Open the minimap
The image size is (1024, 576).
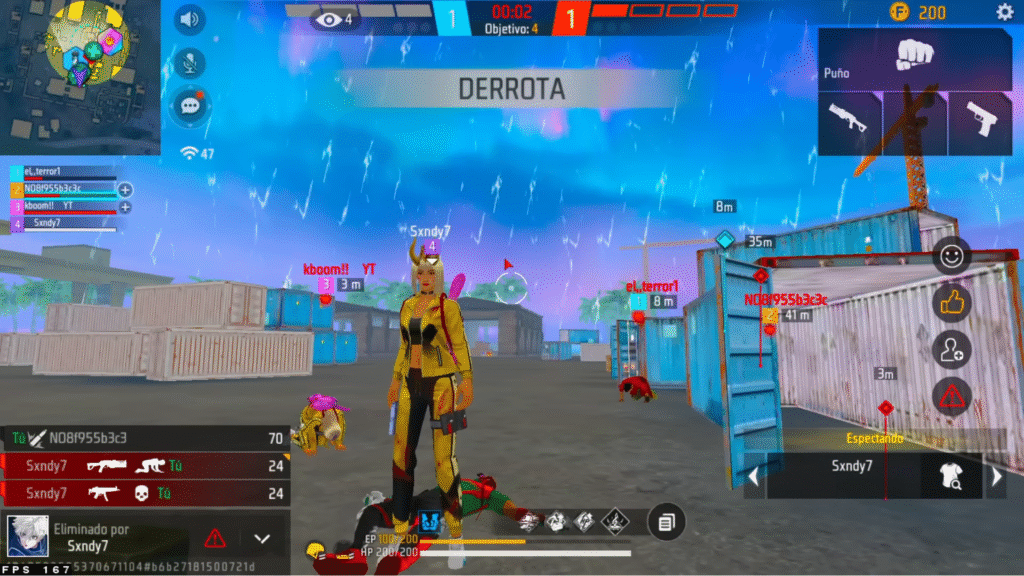coord(80,75)
